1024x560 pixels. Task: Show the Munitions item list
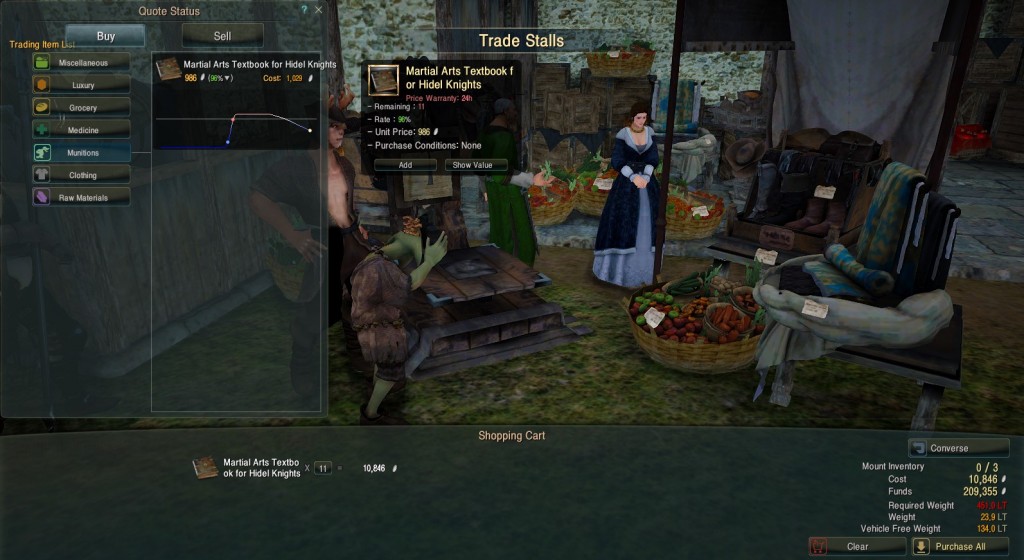(81, 153)
